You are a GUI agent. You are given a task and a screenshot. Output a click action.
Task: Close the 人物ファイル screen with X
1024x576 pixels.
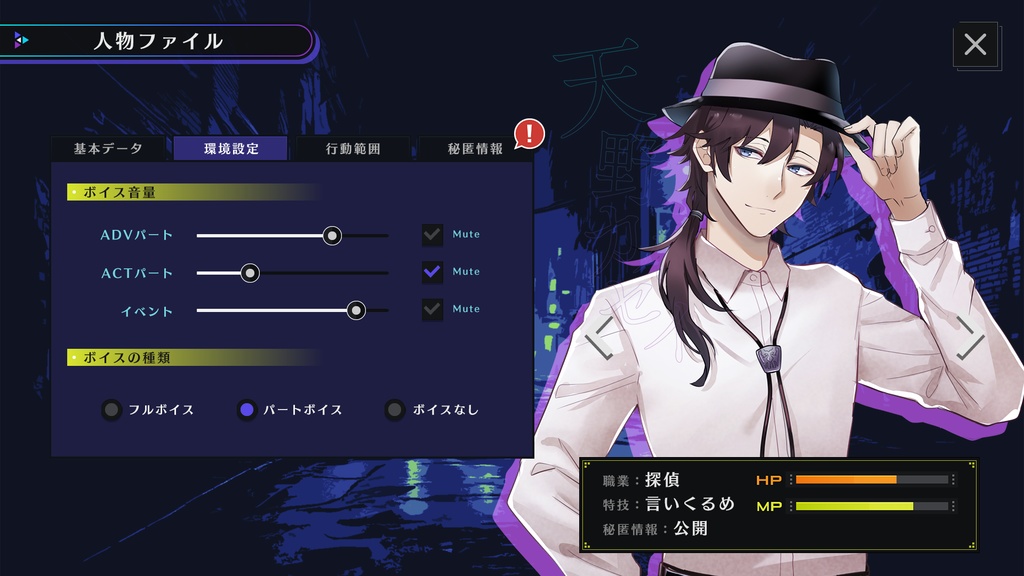(x=975, y=44)
